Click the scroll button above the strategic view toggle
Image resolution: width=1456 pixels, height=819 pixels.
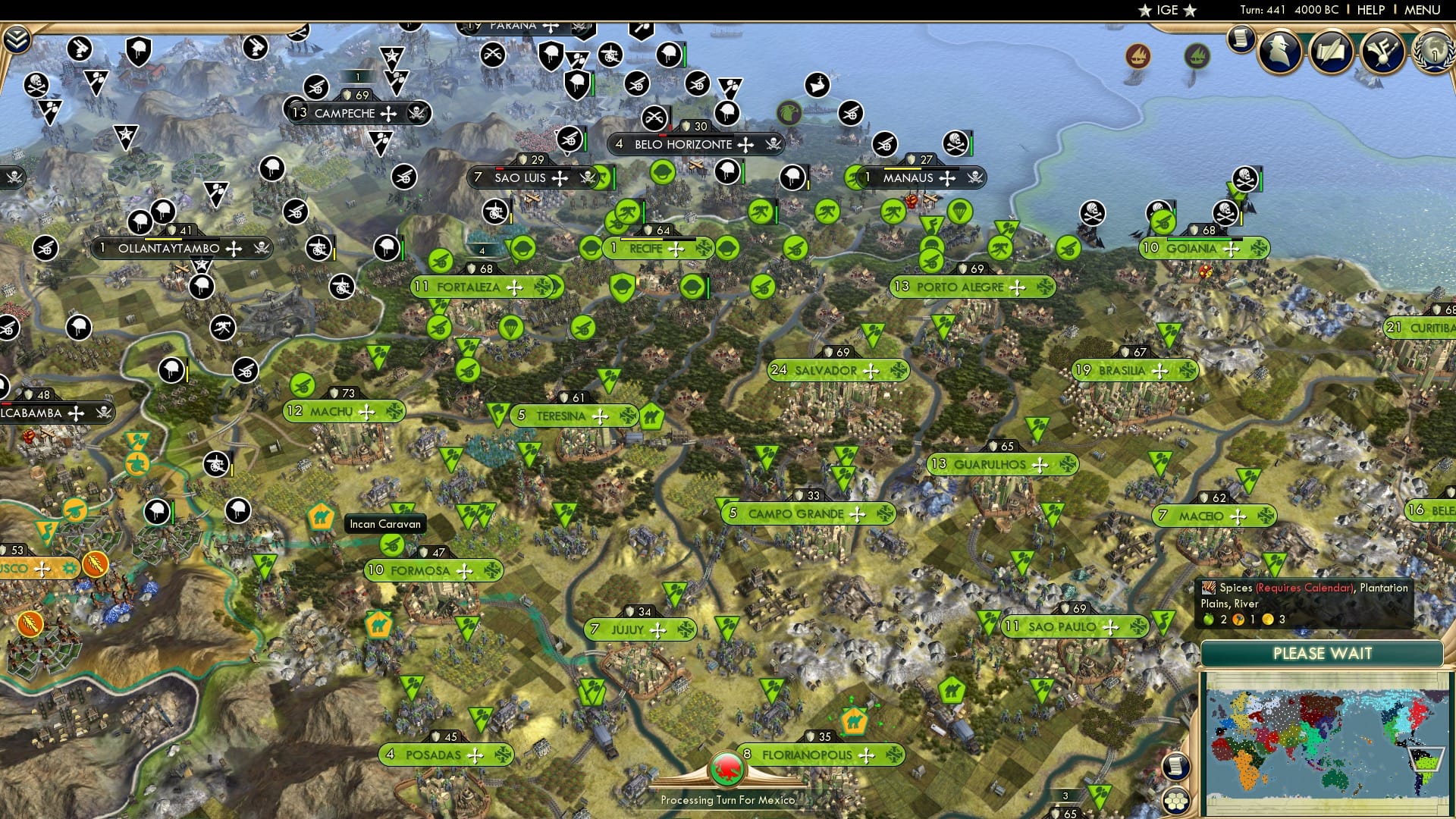tap(1176, 766)
